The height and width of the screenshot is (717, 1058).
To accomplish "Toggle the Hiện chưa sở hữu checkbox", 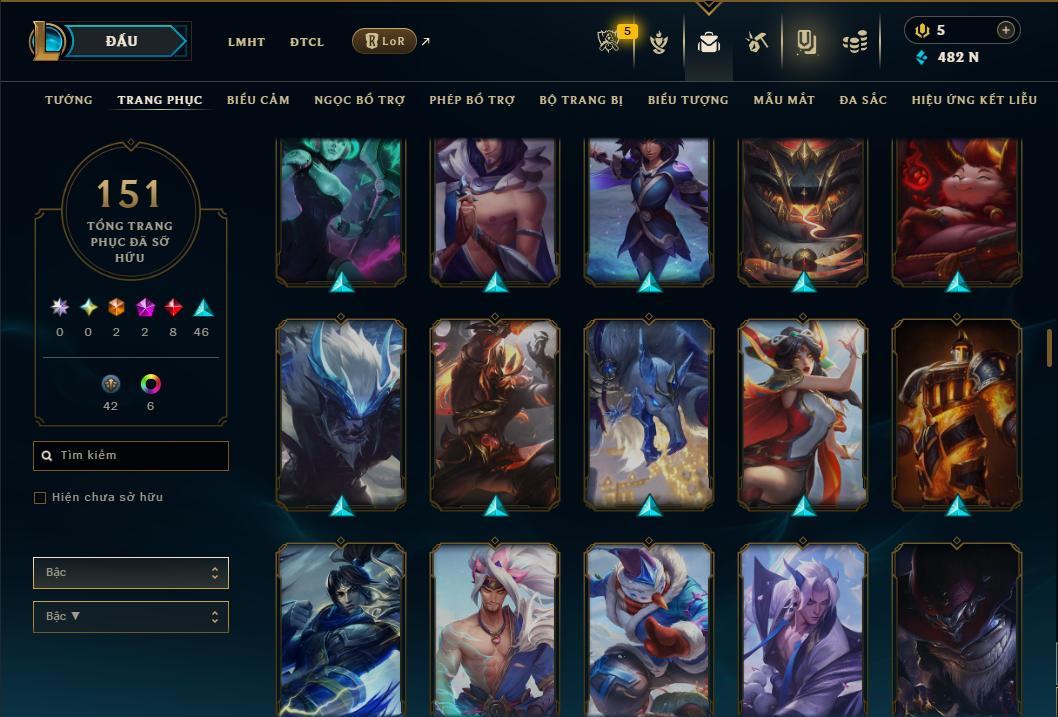I will (40, 498).
